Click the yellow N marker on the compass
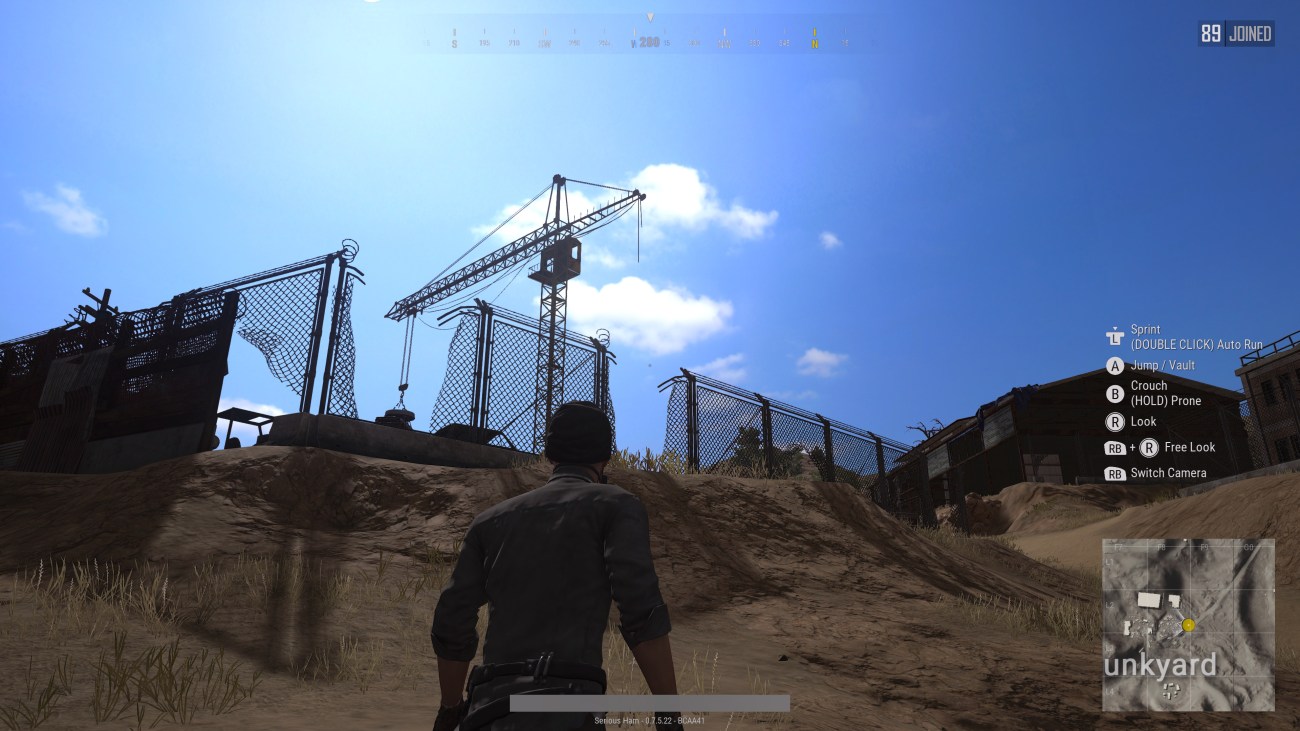 click(x=813, y=44)
